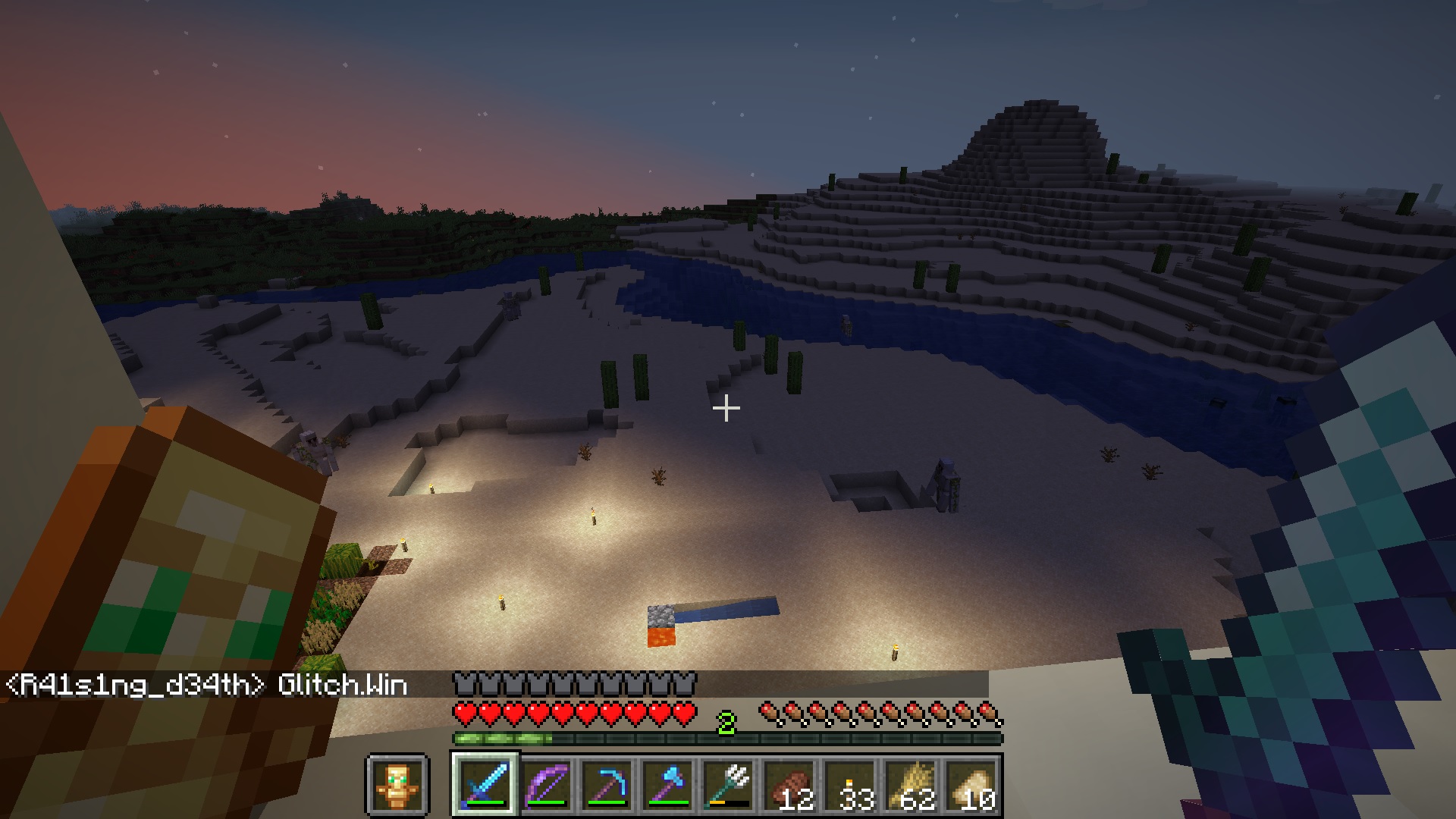Select the enchanted bow slot
1456x819 pixels.
coord(546,785)
